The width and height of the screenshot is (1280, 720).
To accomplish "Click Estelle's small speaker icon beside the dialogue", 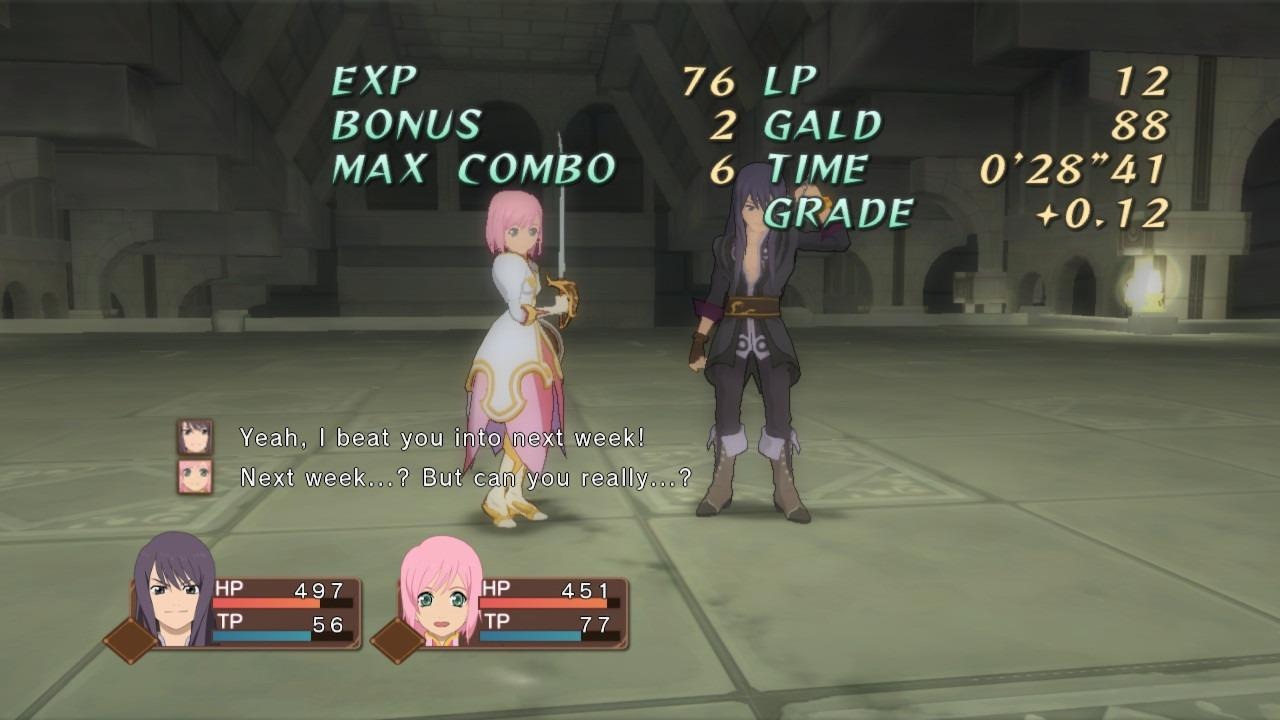I will 195,477.
